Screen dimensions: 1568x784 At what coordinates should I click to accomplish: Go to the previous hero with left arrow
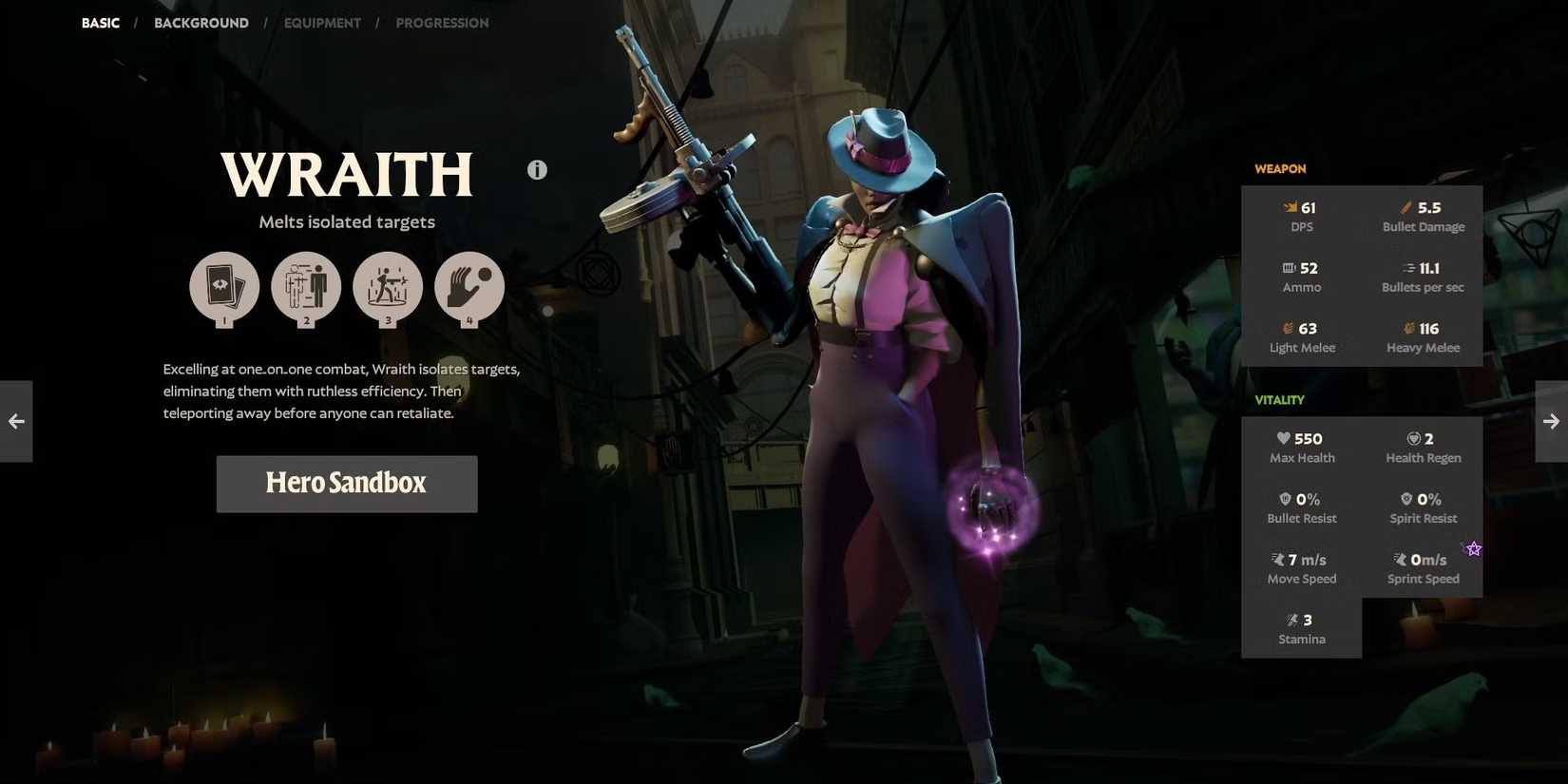pos(16,421)
